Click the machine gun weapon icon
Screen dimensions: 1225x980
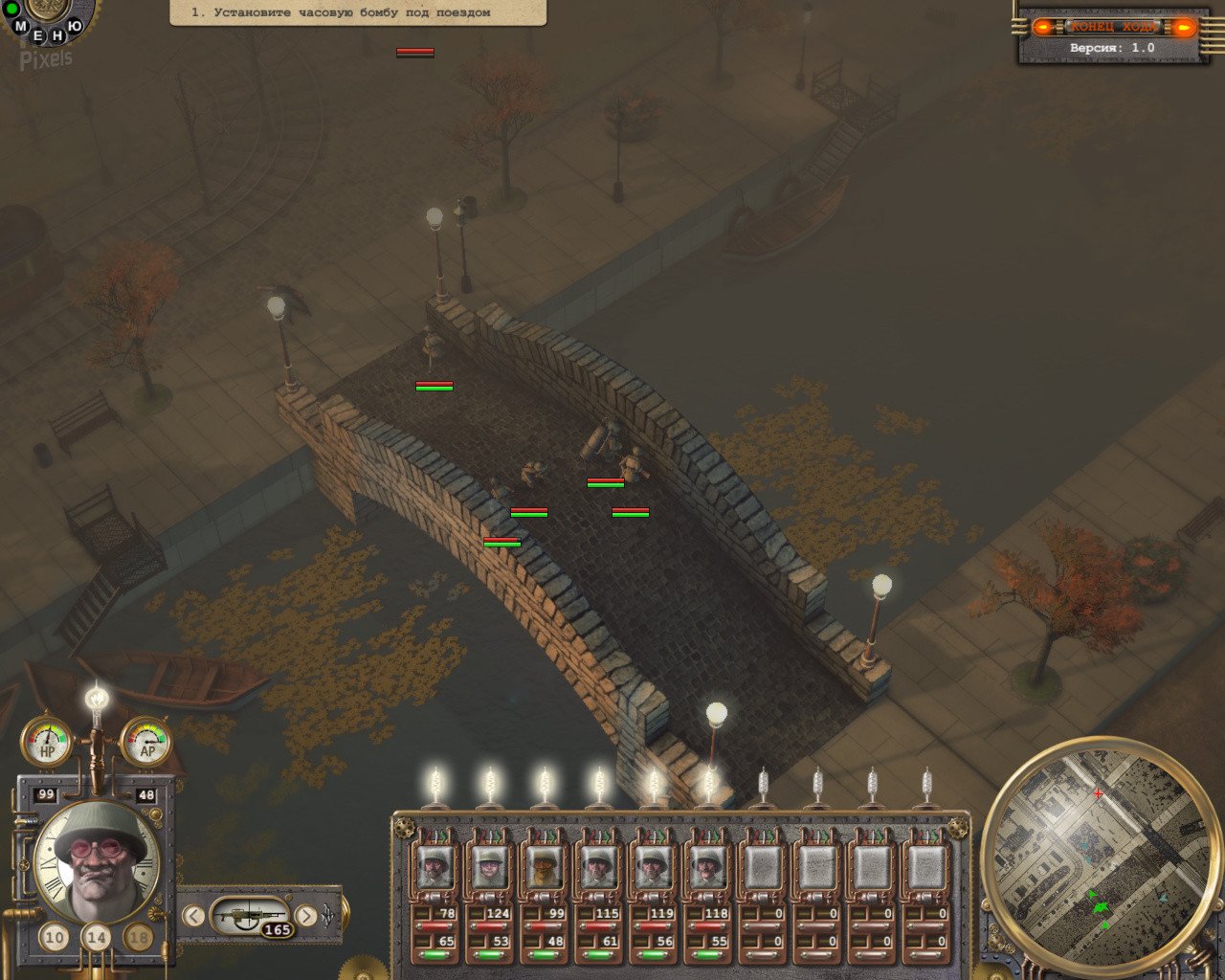pyautogui.click(x=249, y=917)
